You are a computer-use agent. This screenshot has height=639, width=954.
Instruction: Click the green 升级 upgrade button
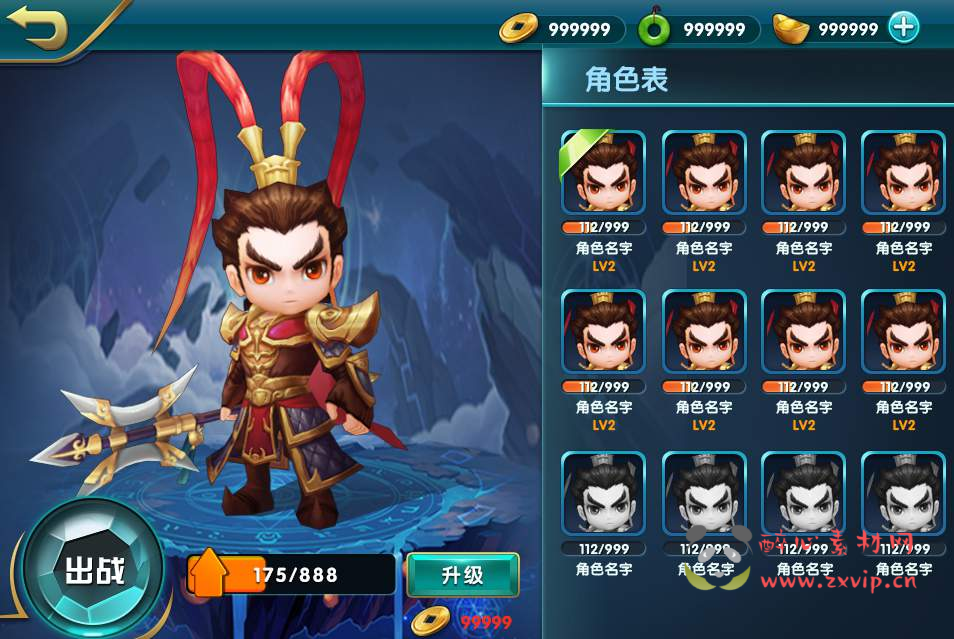462,575
